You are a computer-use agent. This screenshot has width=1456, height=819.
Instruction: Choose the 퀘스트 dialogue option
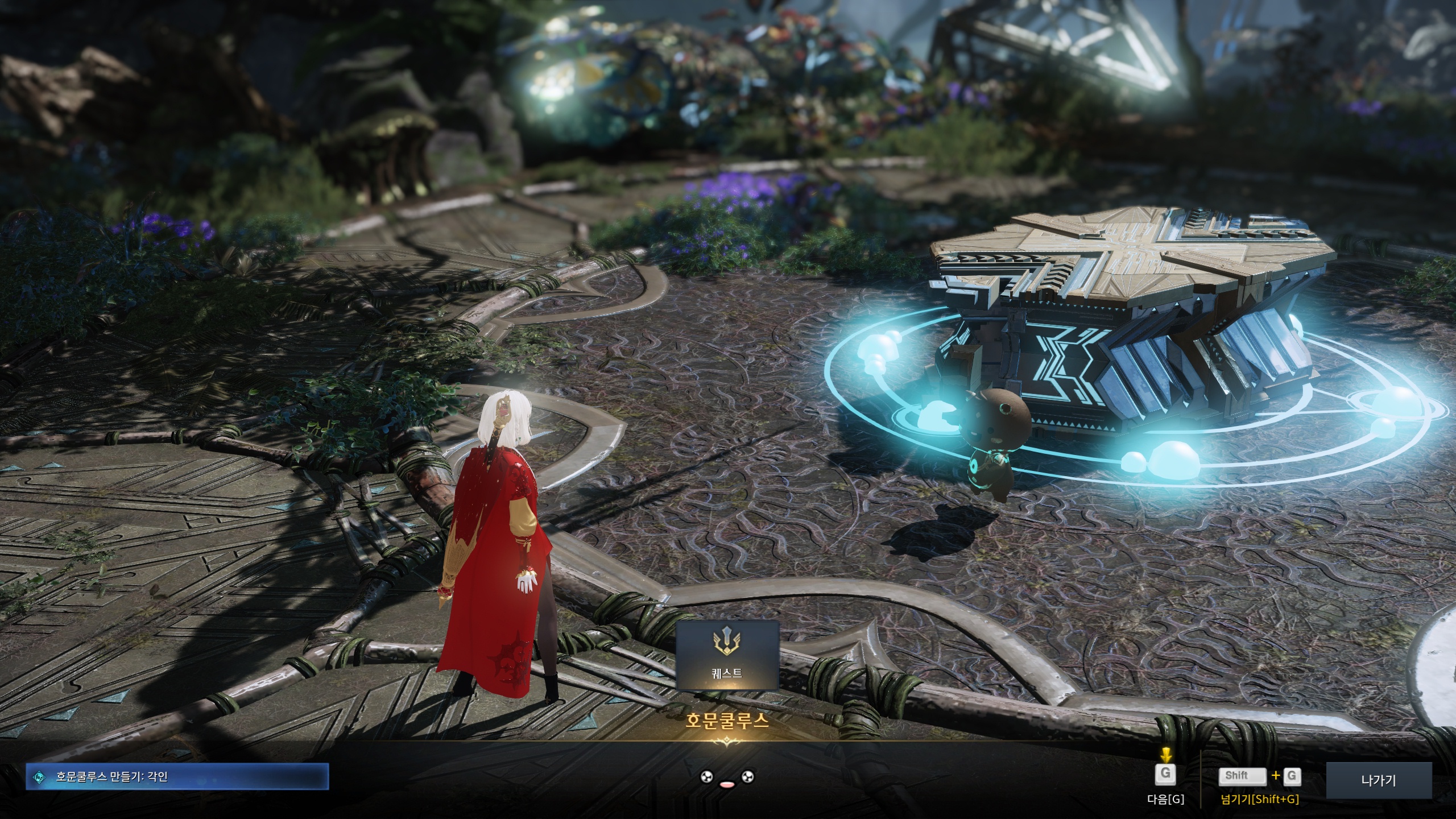coord(727,655)
